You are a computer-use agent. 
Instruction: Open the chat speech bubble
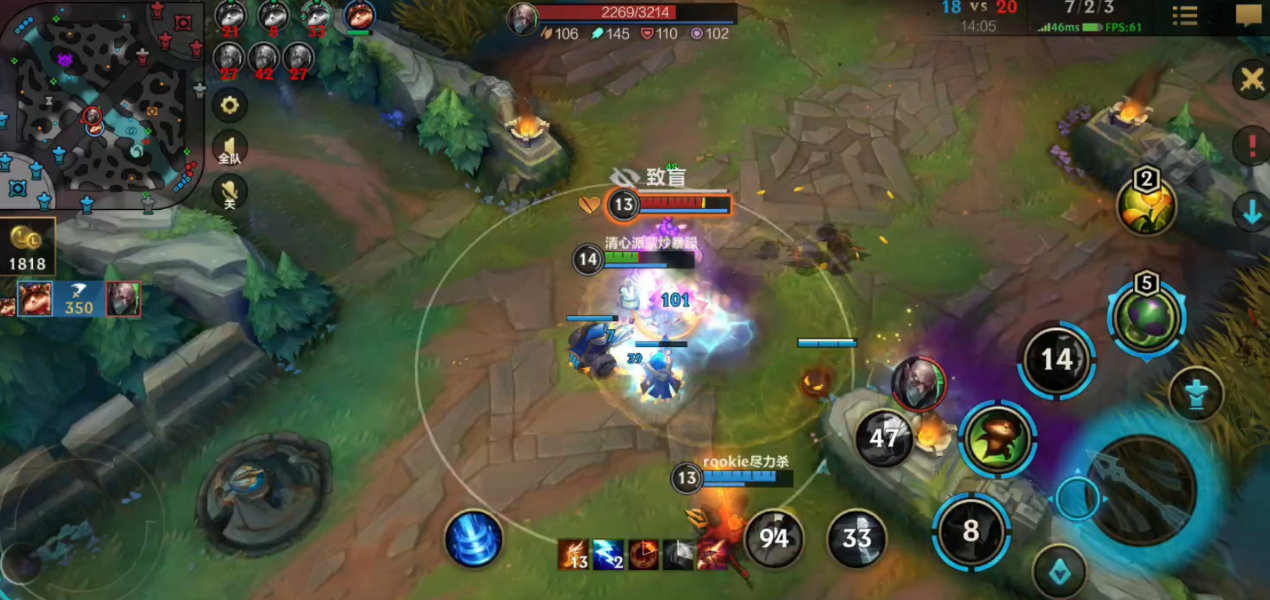(1248, 16)
